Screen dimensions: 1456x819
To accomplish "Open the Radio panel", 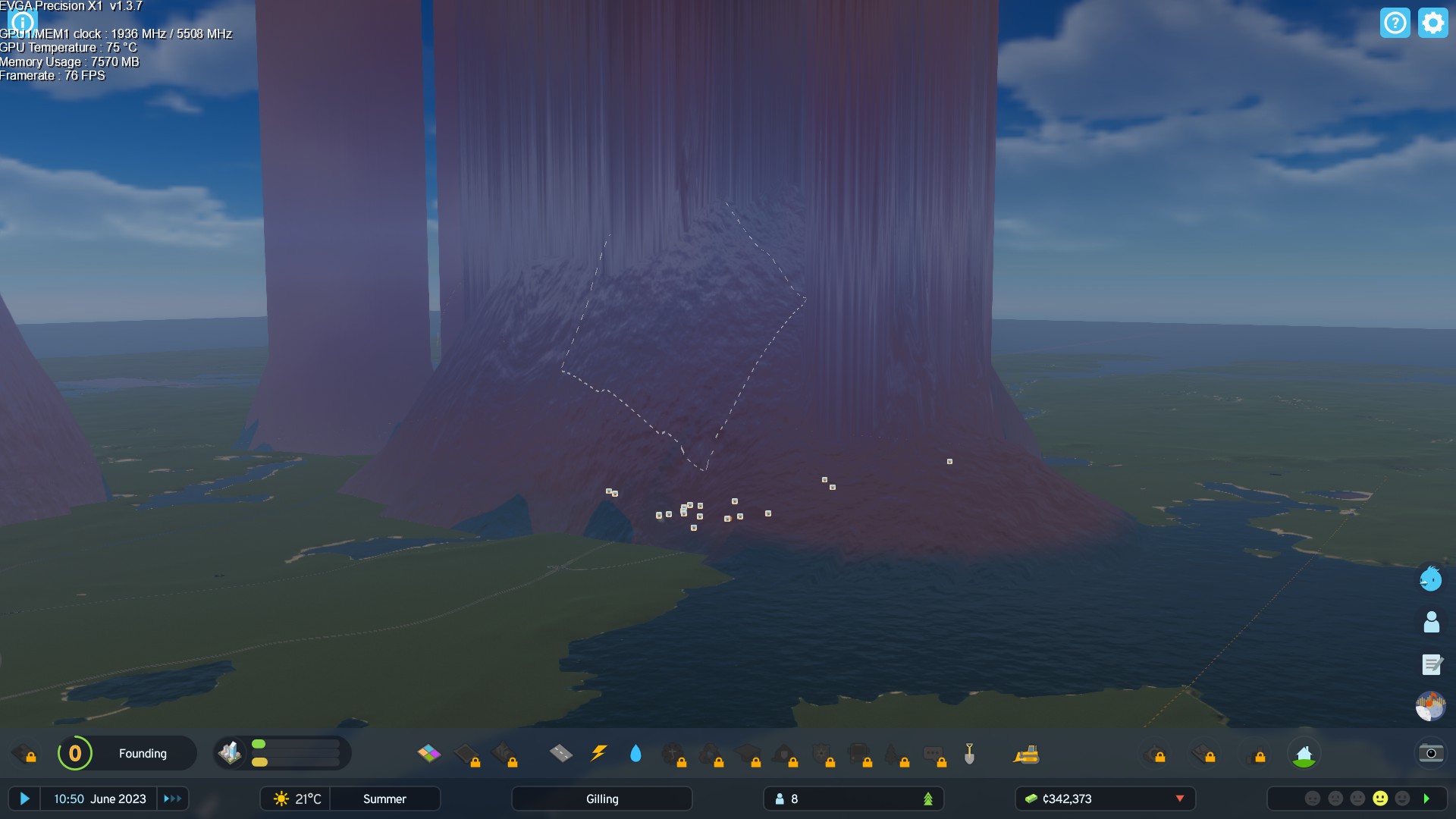I will 1431,706.
